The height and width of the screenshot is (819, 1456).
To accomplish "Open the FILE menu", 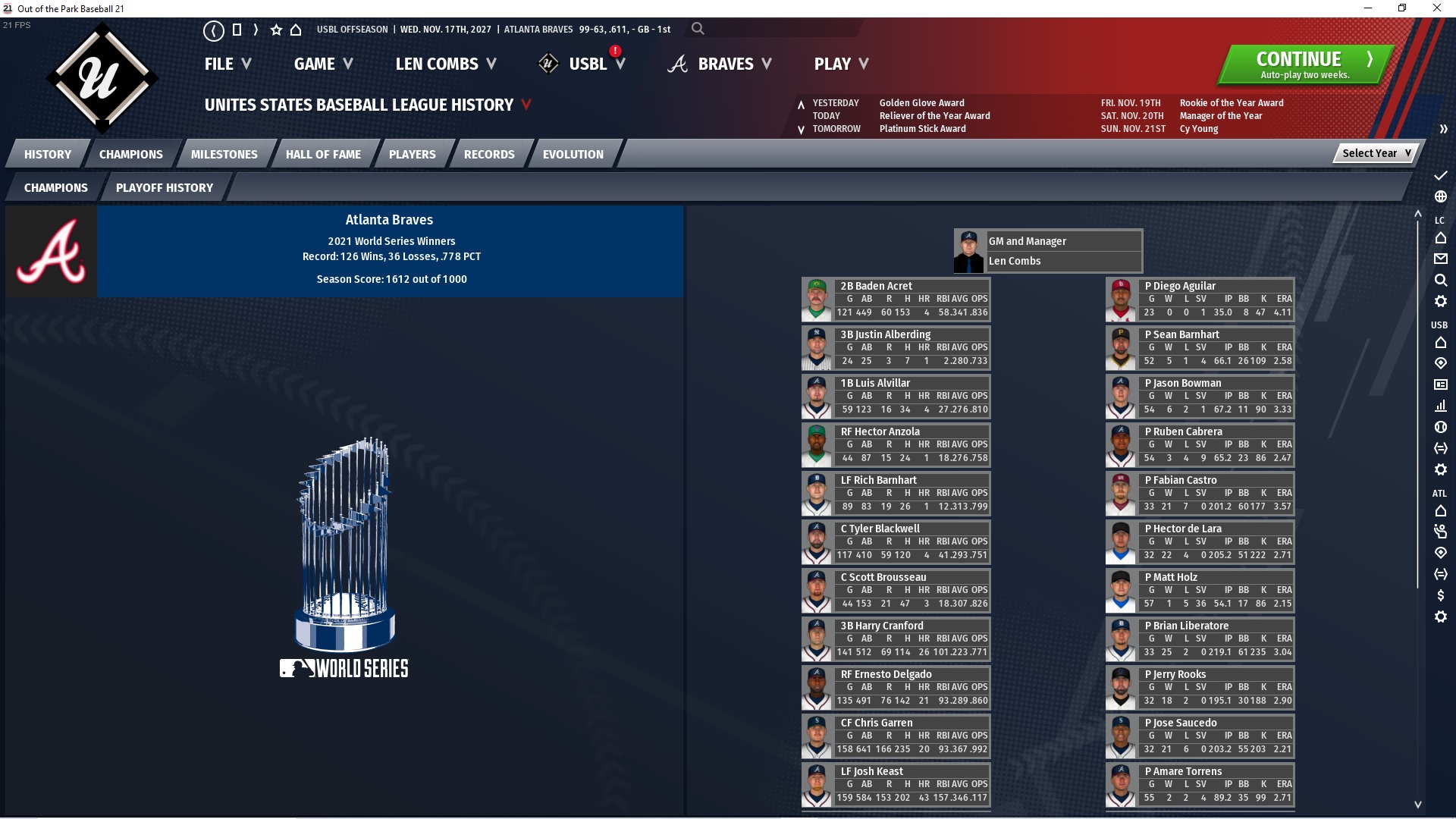I will 227,64.
